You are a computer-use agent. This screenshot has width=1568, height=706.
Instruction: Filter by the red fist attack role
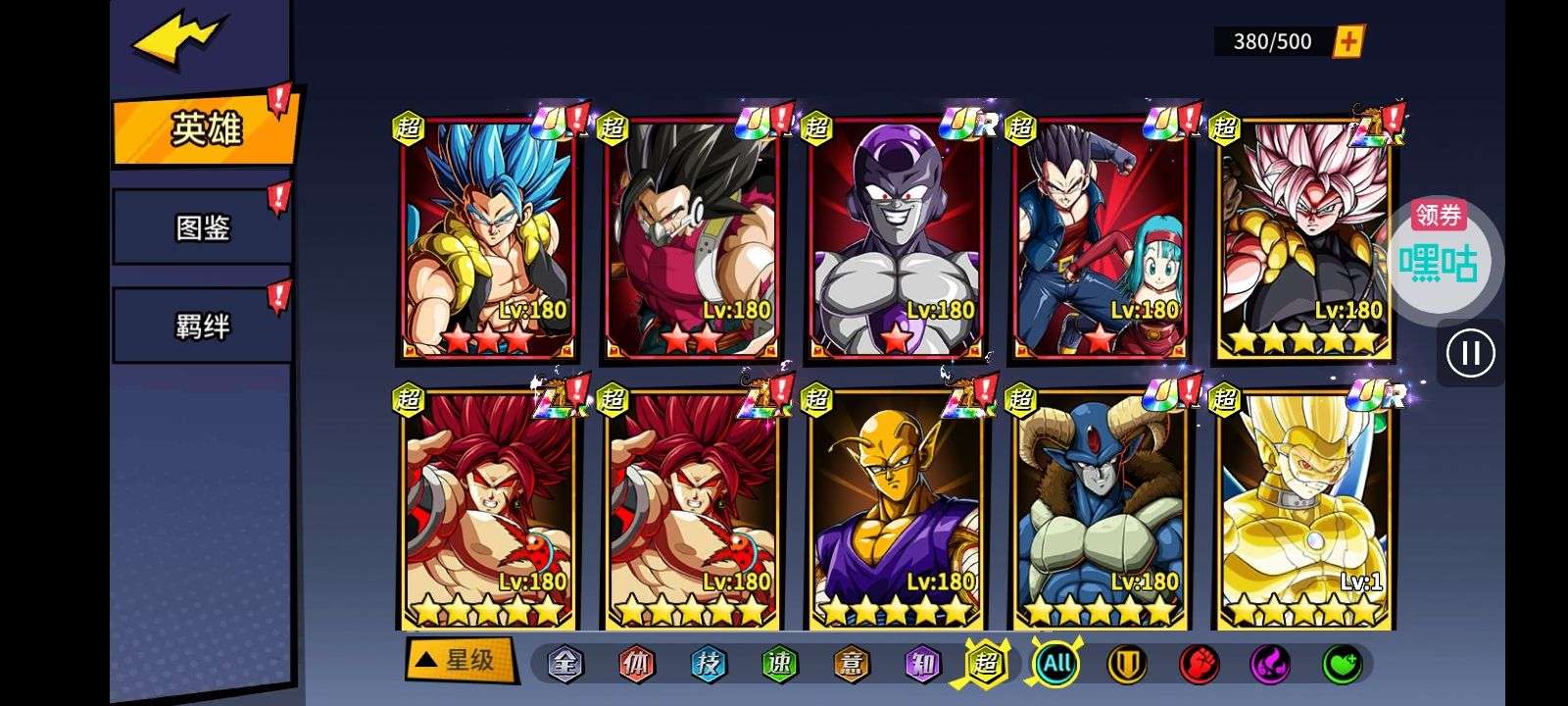[x=1198, y=664]
